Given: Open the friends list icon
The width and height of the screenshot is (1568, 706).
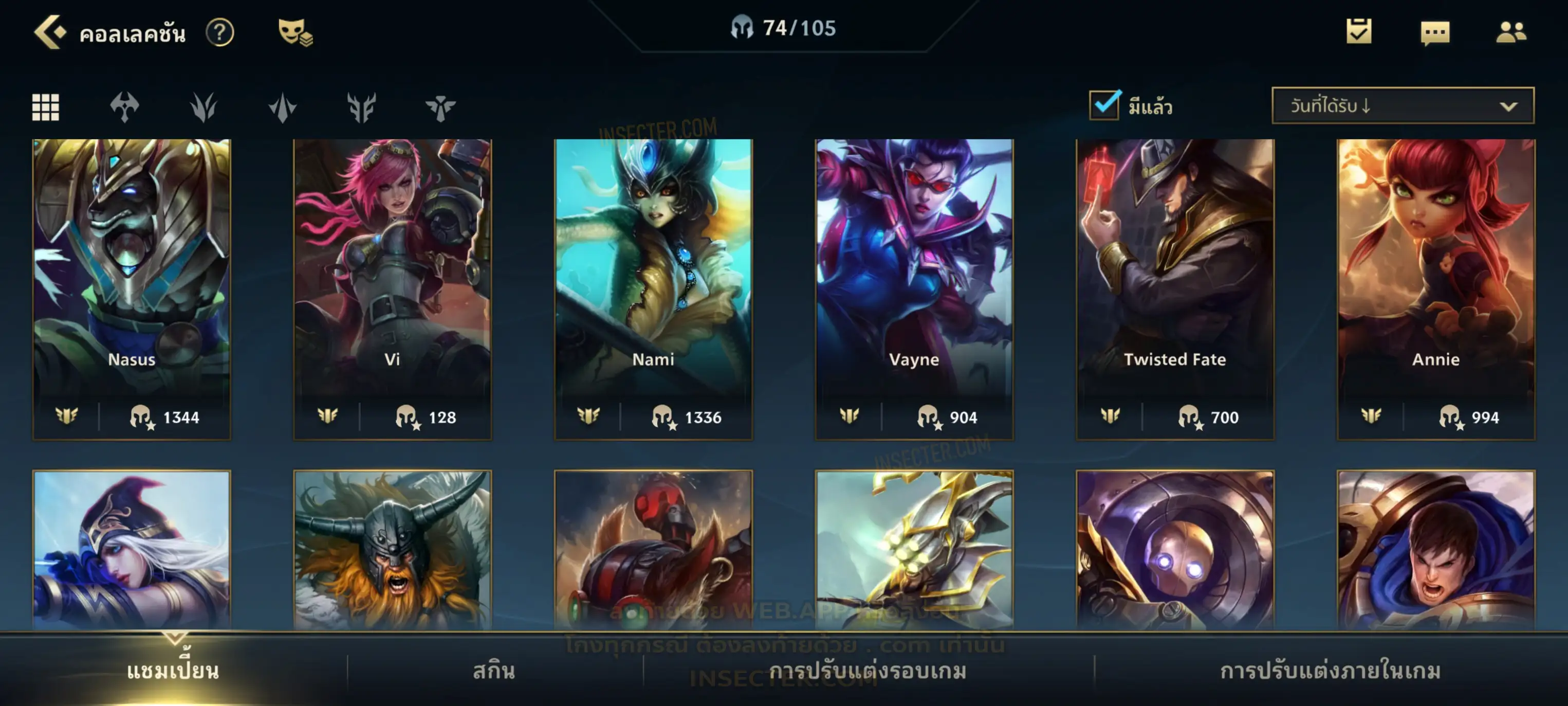Looking at the screenshot, I should (1511, 32).
